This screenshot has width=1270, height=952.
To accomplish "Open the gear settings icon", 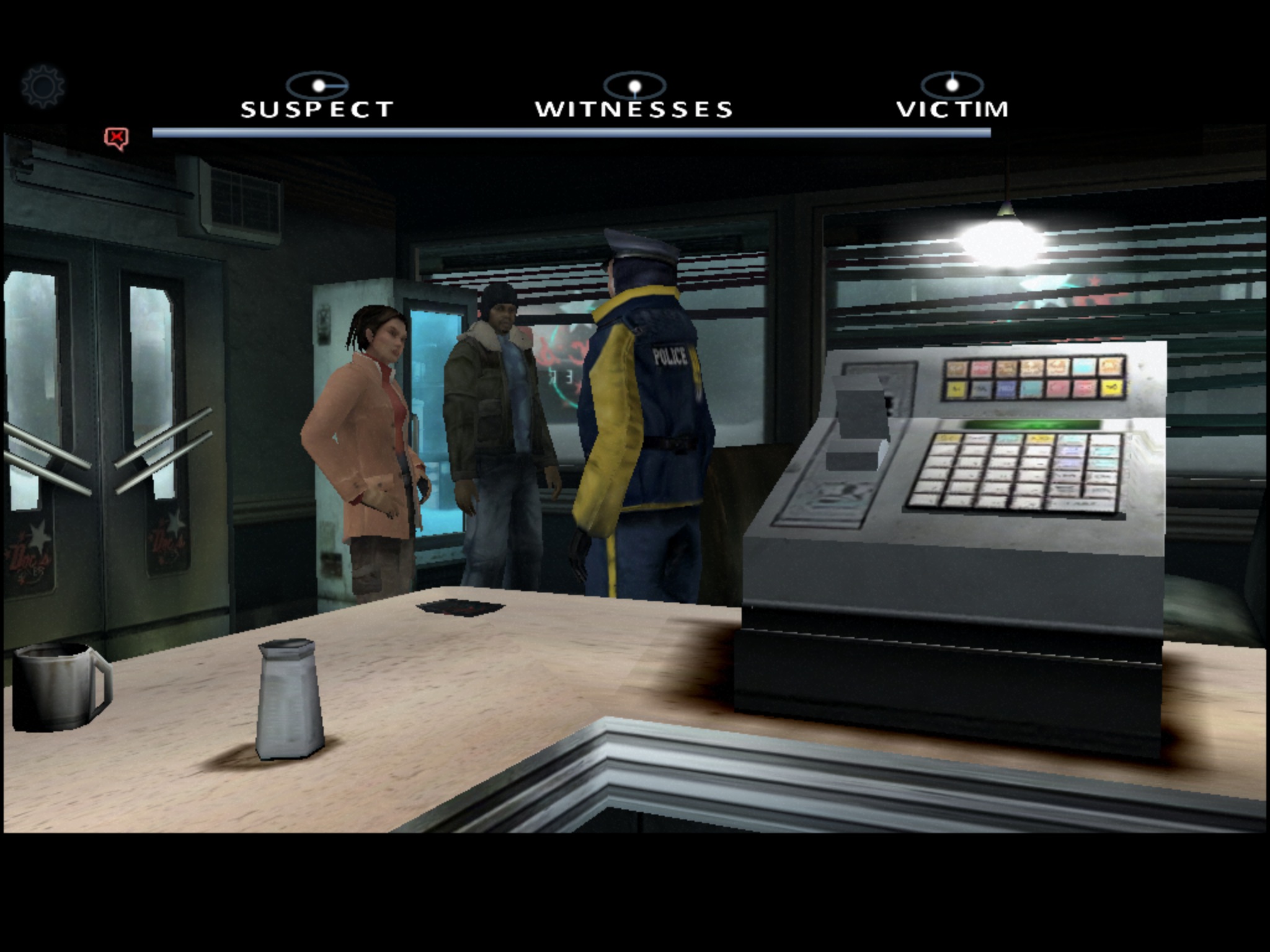I will [42, 87].
